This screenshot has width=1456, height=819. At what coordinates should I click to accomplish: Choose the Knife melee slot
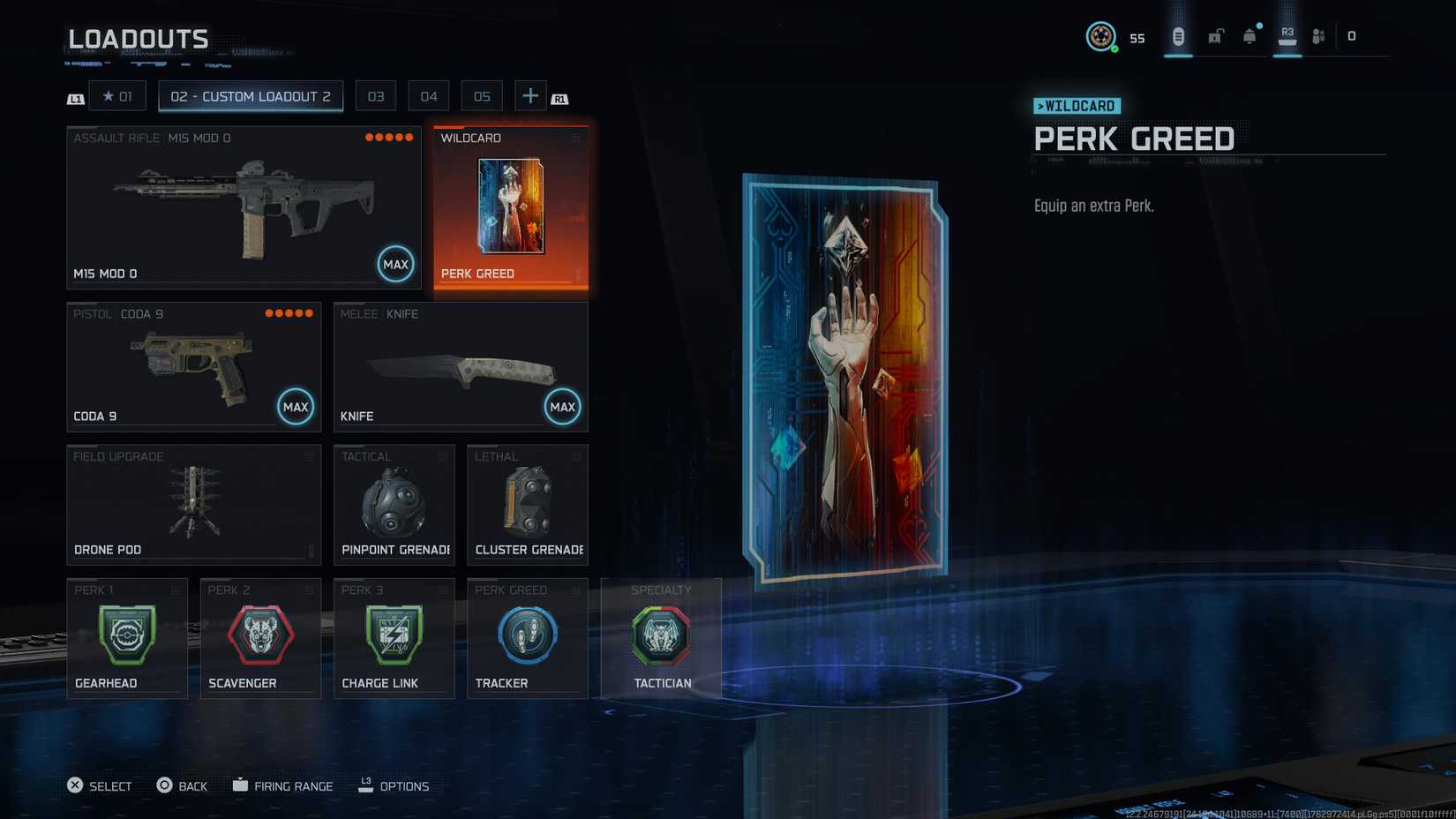click(x=461, y=367)
